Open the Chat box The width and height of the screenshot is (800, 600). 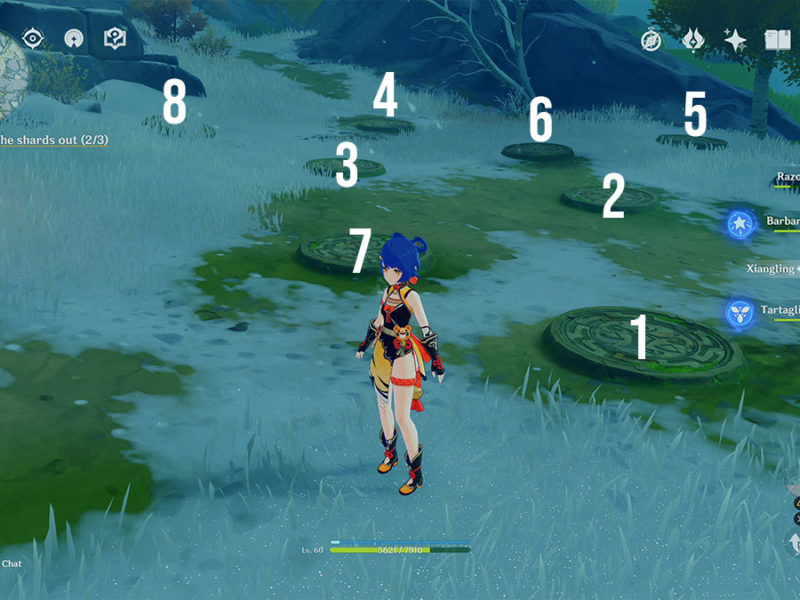tap(11, 564)
